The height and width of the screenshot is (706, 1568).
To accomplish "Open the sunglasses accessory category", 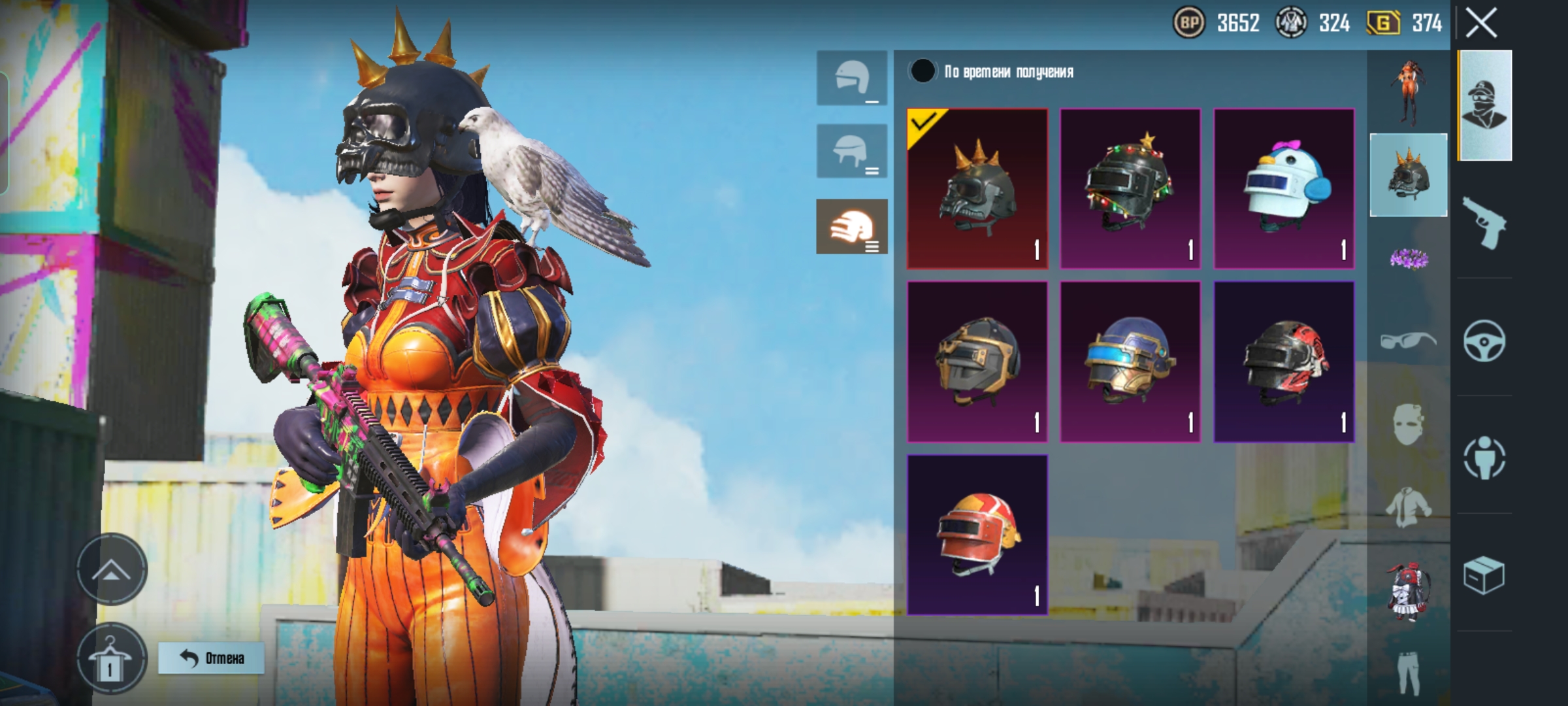I will [x=1408, y=340].
